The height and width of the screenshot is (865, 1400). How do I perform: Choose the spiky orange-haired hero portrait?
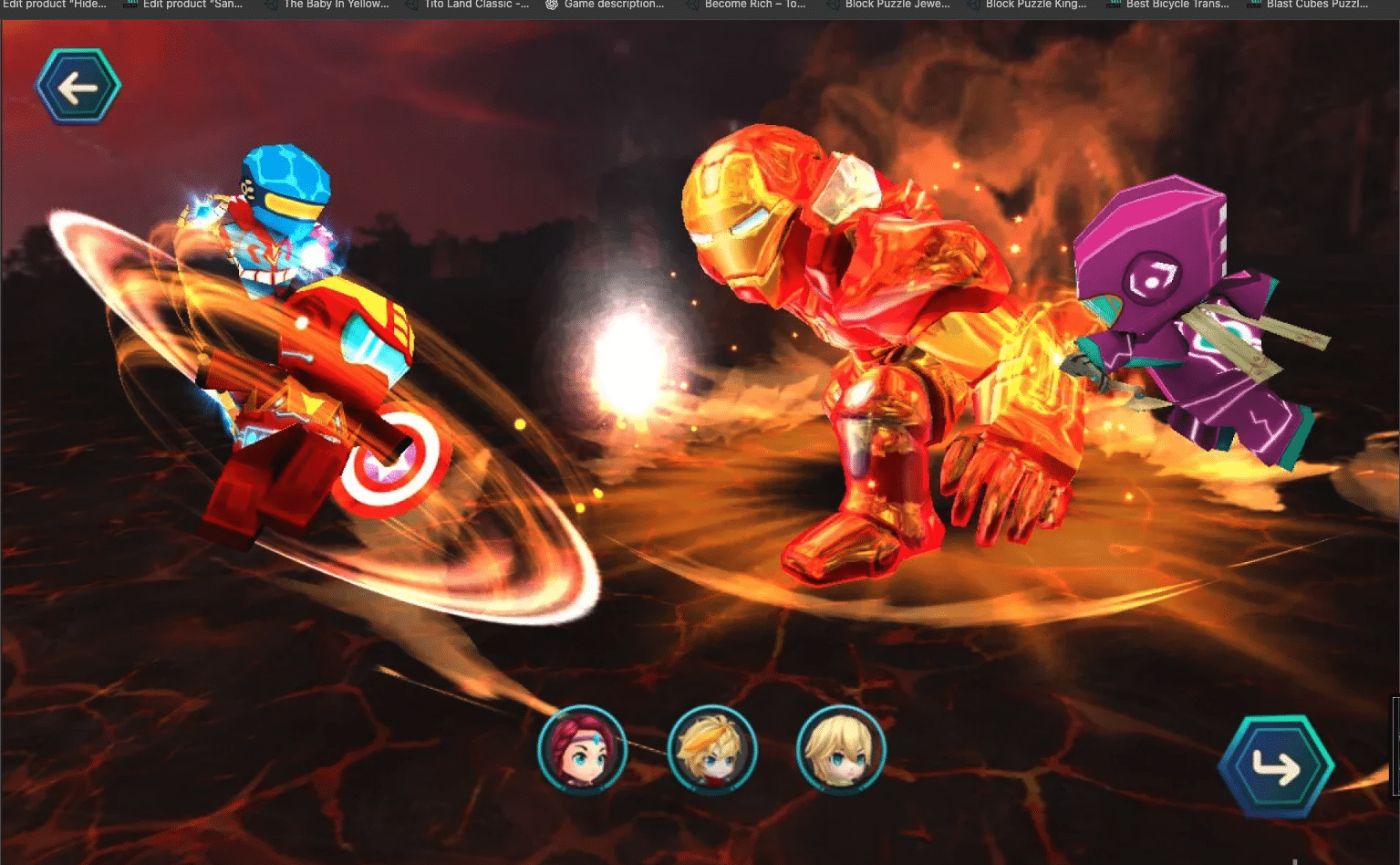(x=712, y=750)
